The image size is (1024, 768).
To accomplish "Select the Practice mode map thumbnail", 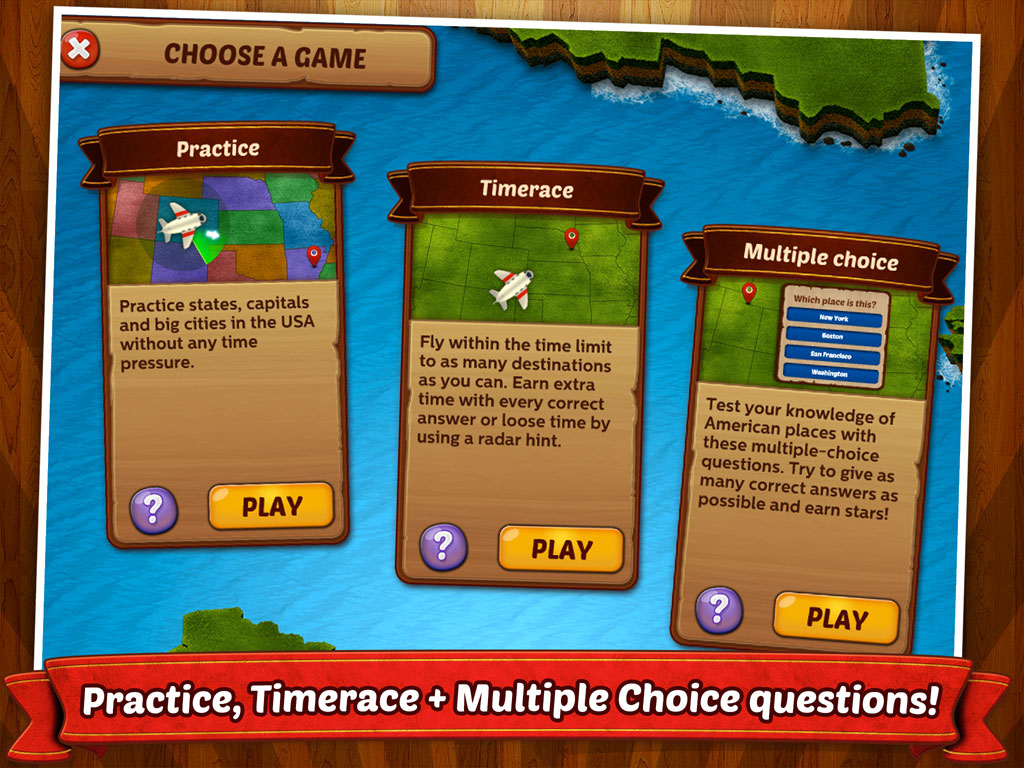I will [x=222, y=229].
